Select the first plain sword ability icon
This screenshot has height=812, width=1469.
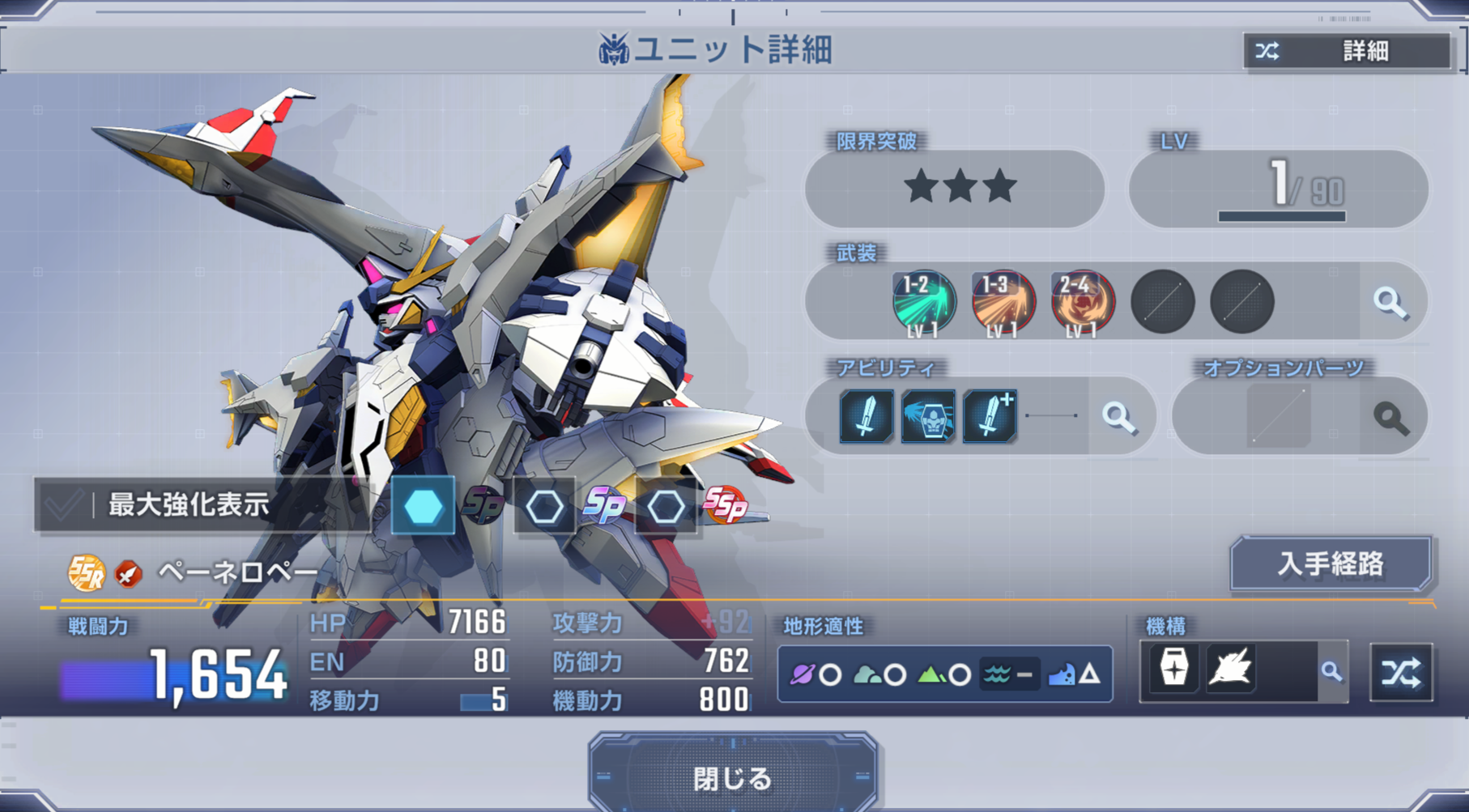point(866,417)
